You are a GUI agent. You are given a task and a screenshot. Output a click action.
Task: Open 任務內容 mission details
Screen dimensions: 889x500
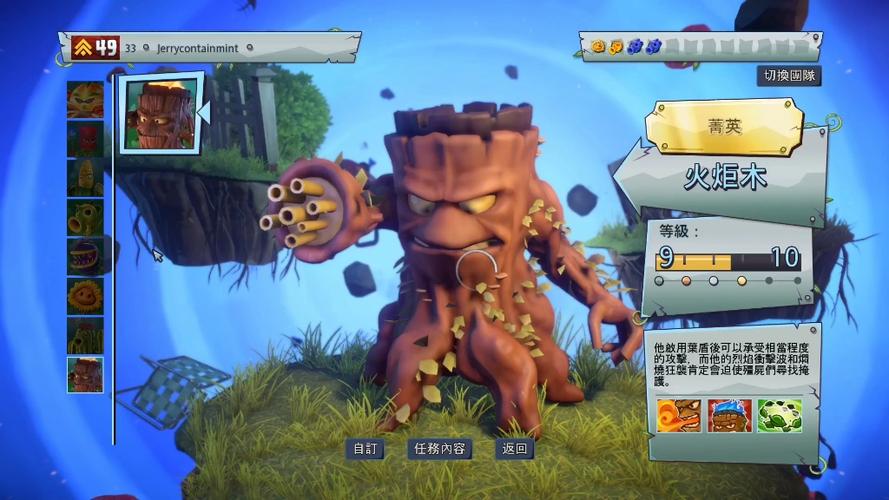[439, 449]
